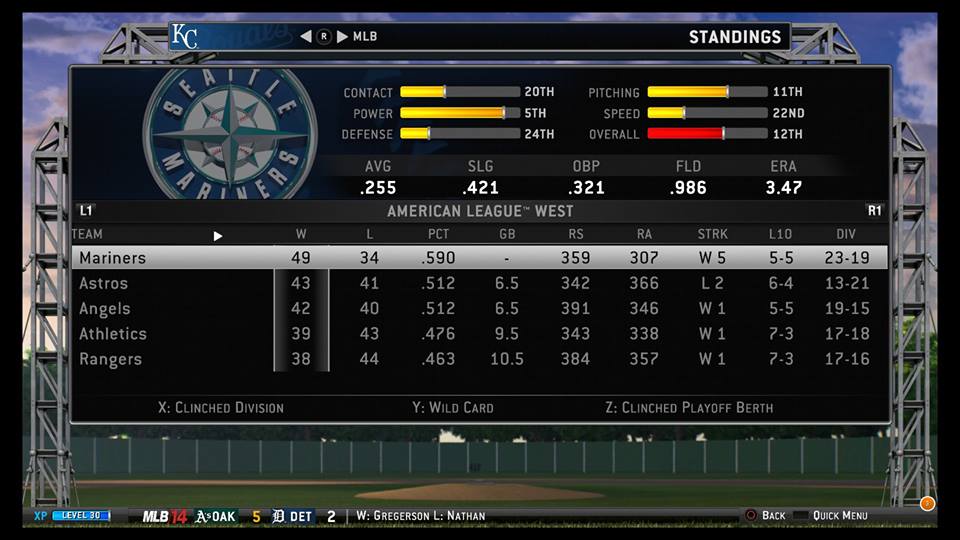Click the left arrow beside MLB
This screenshot has height=540, width=960.
305,37
